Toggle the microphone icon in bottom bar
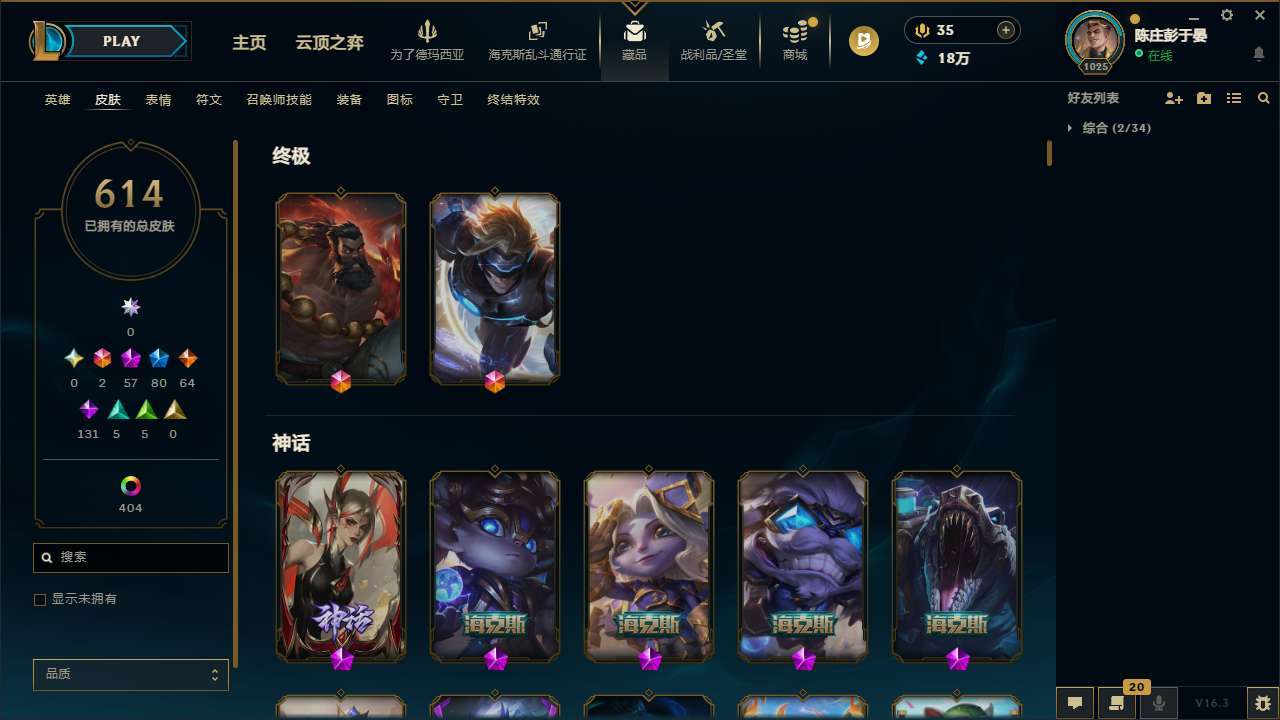1280x720 pixels. tap(1158, 702)
